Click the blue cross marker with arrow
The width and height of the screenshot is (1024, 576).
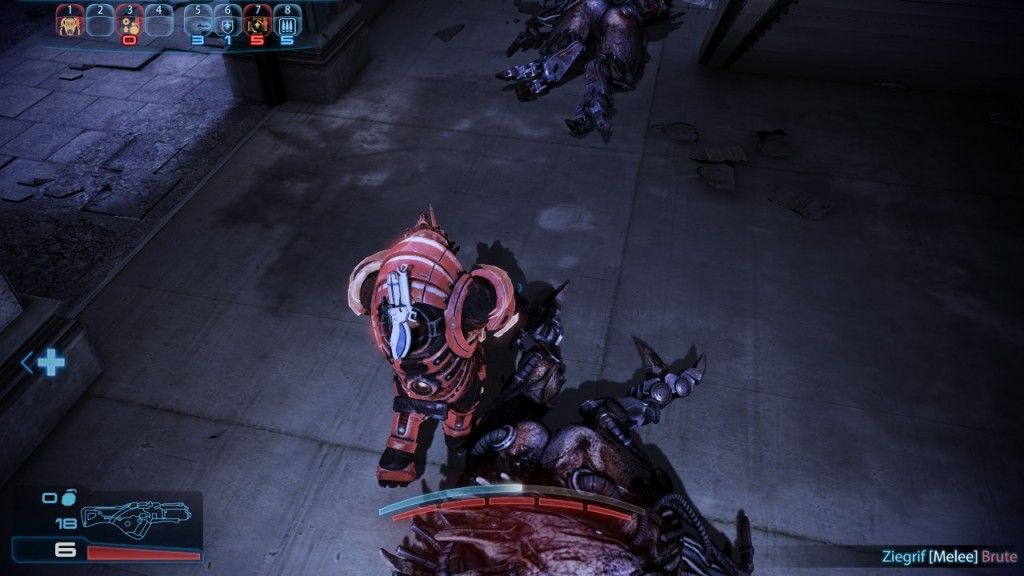click(x=48, y=362)
